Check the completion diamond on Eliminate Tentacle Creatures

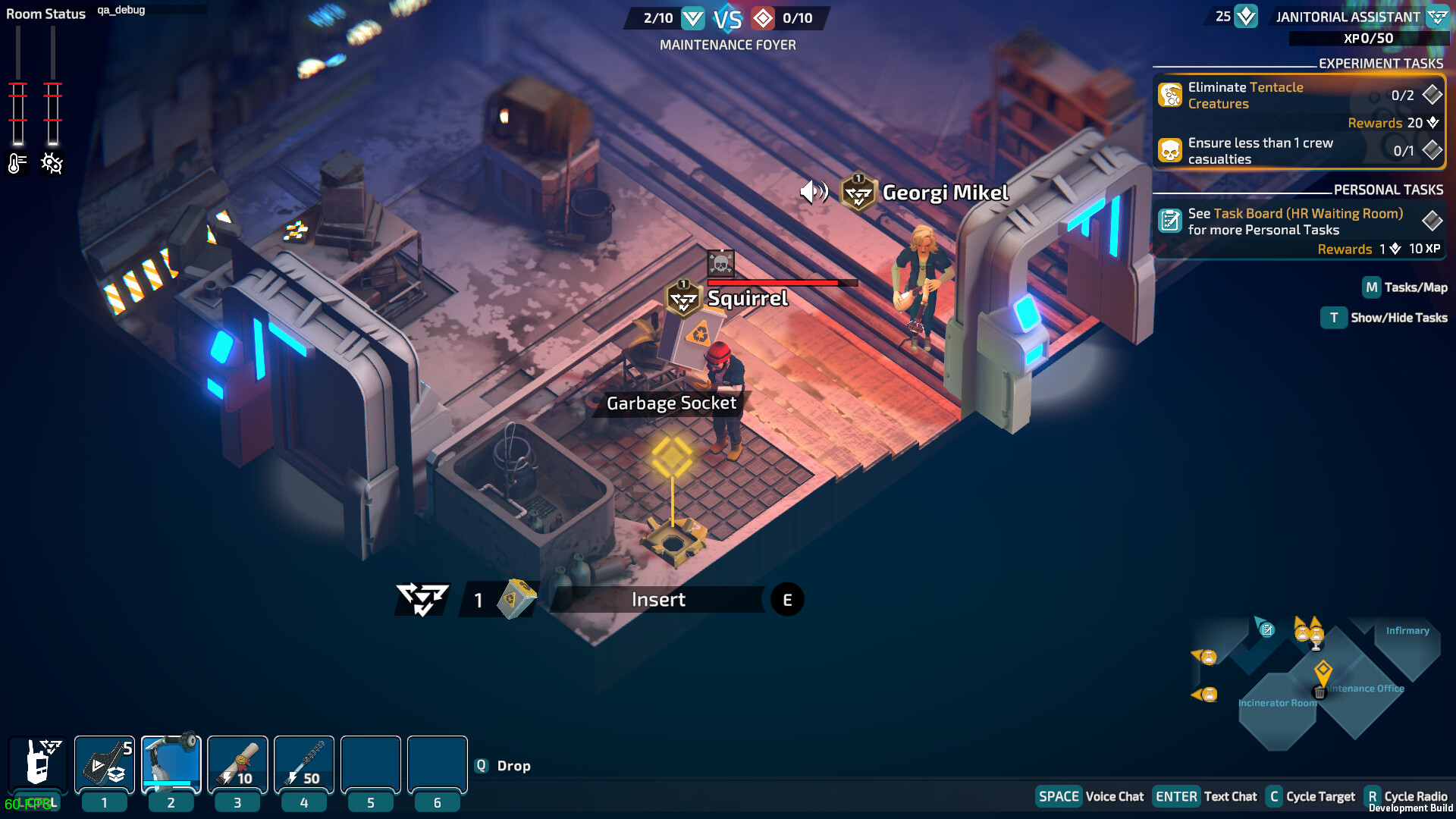tap(1432, 96)
